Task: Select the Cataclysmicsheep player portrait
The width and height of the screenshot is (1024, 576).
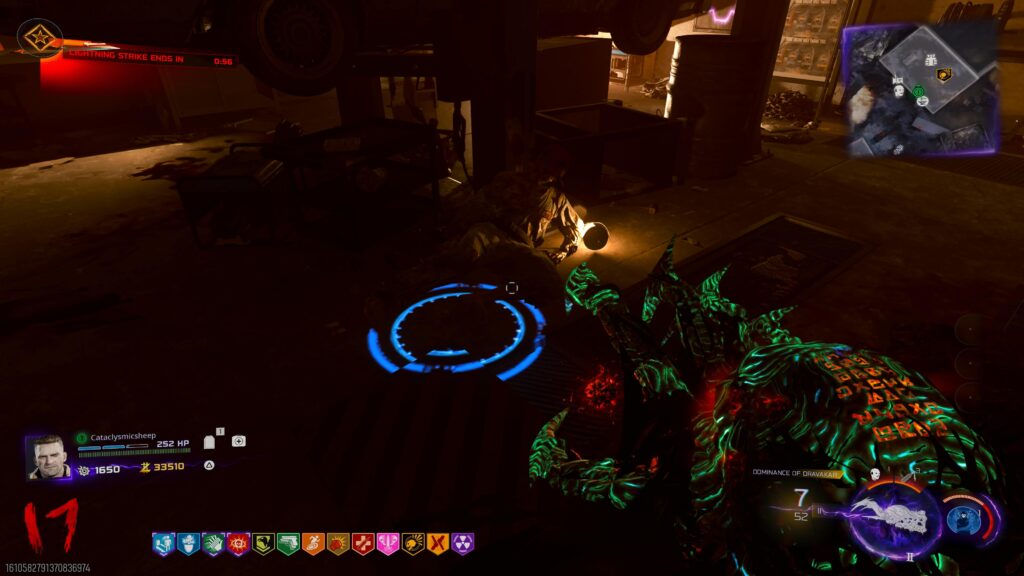Action: 48,456
